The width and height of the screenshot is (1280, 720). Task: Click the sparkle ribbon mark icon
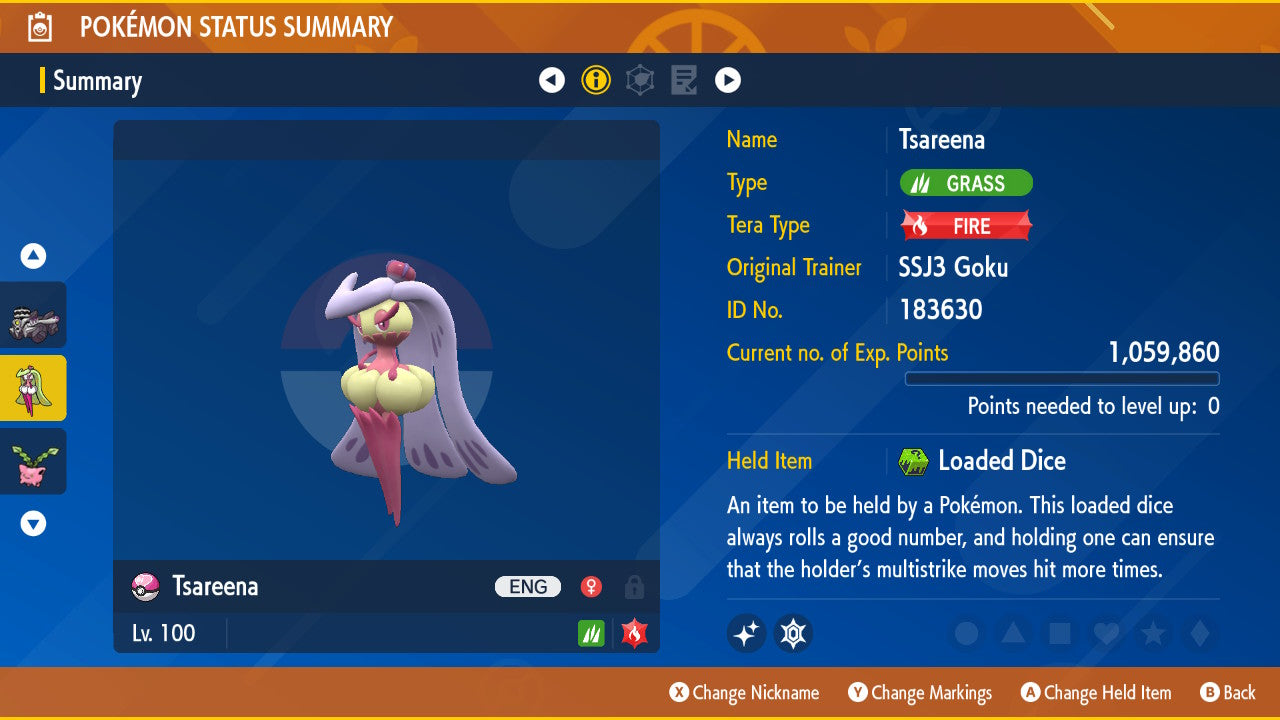click(x=746, y=633)
